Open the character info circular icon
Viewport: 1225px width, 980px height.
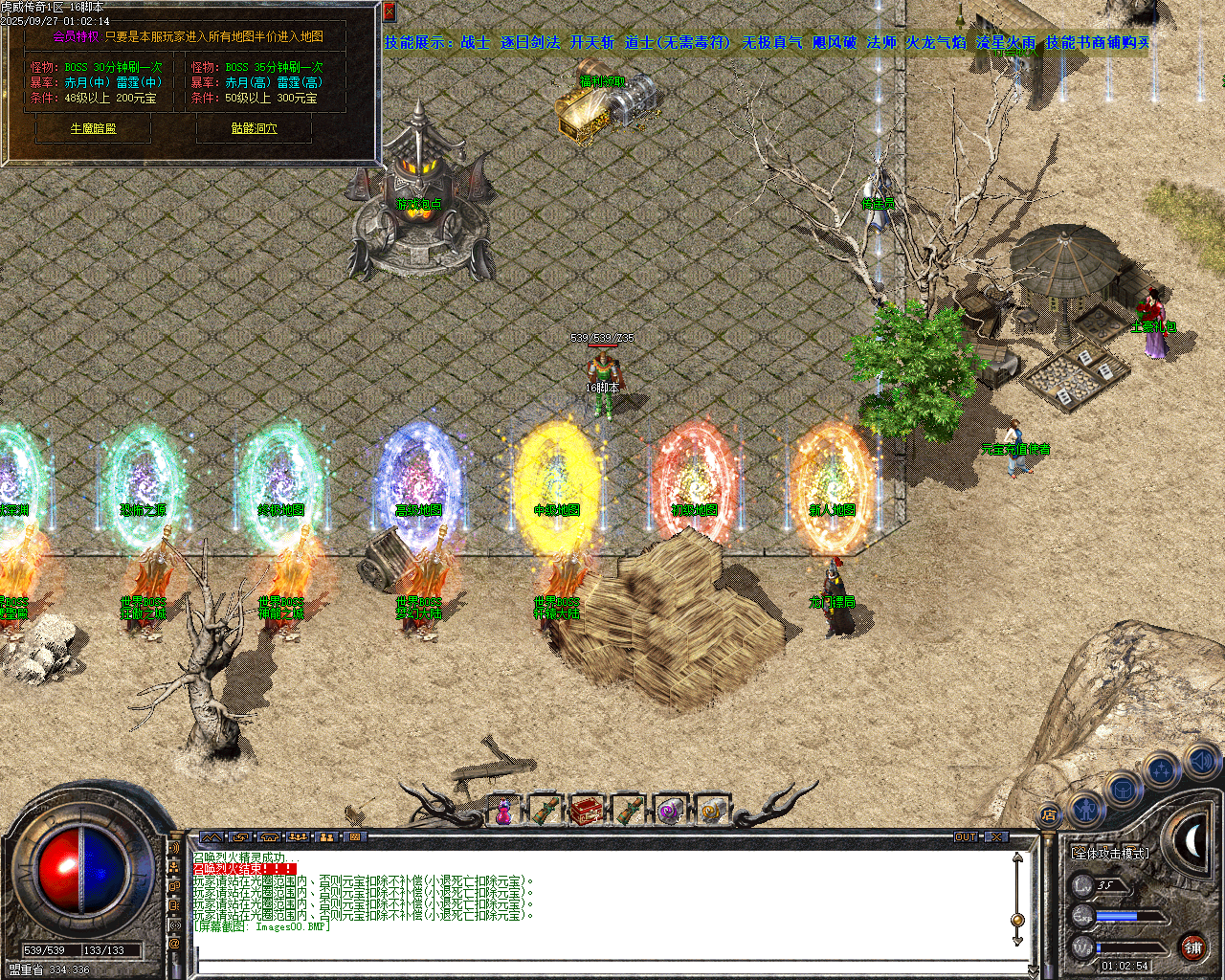pyautogui.click(x=1086, y=807)
